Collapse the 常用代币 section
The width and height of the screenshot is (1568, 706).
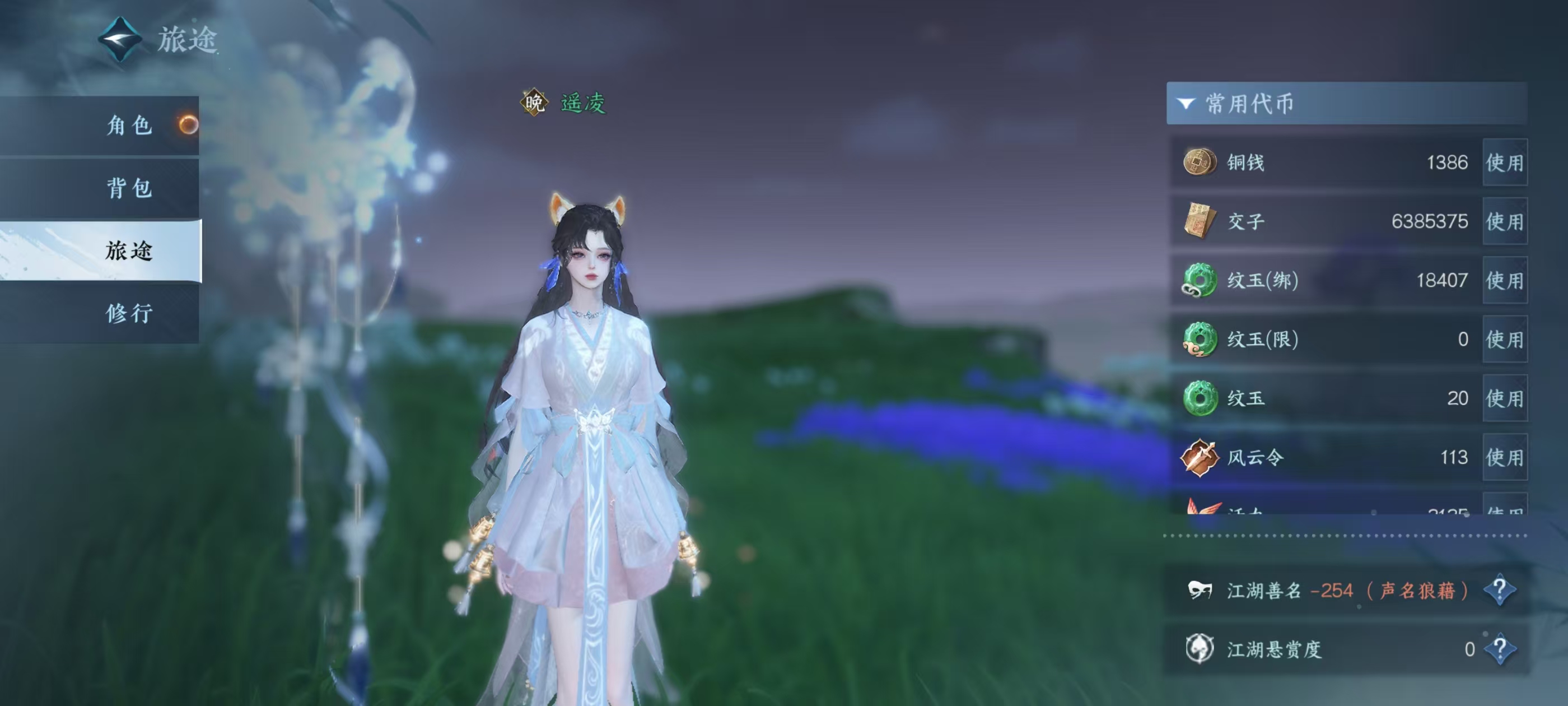[x=1186, y=104]
